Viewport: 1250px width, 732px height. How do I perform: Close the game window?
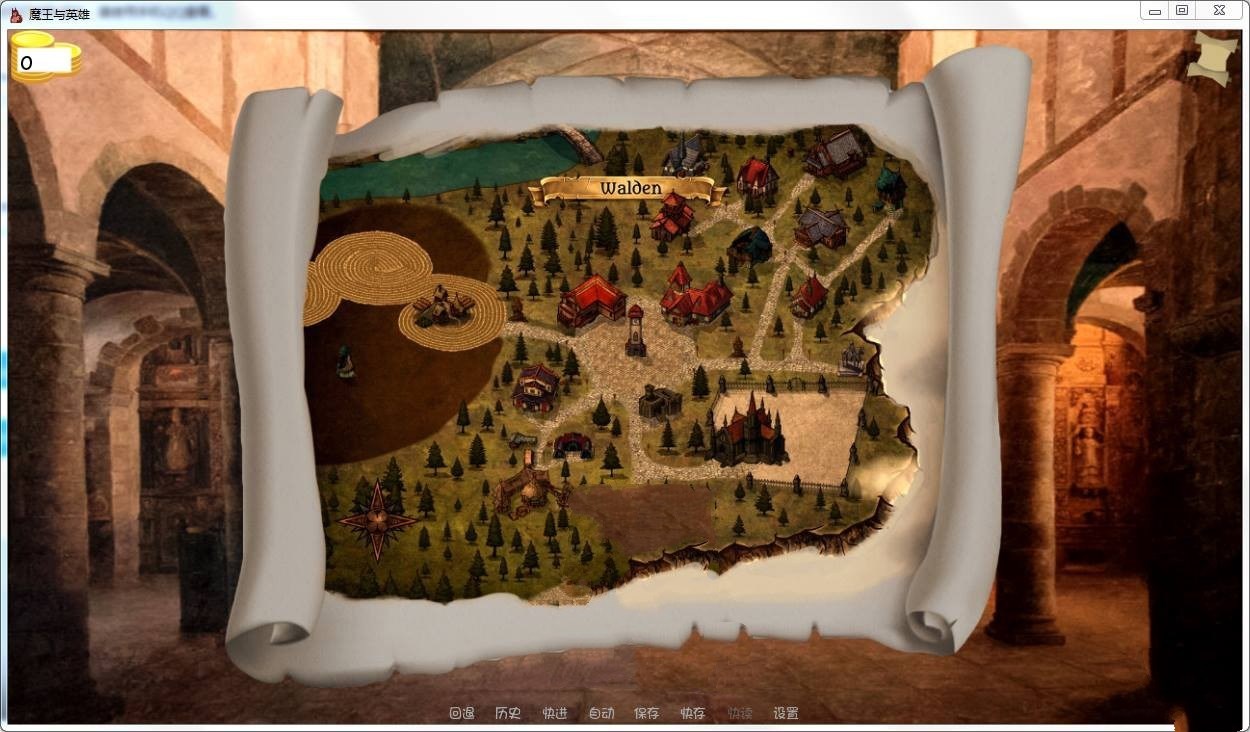(1219, 11)
